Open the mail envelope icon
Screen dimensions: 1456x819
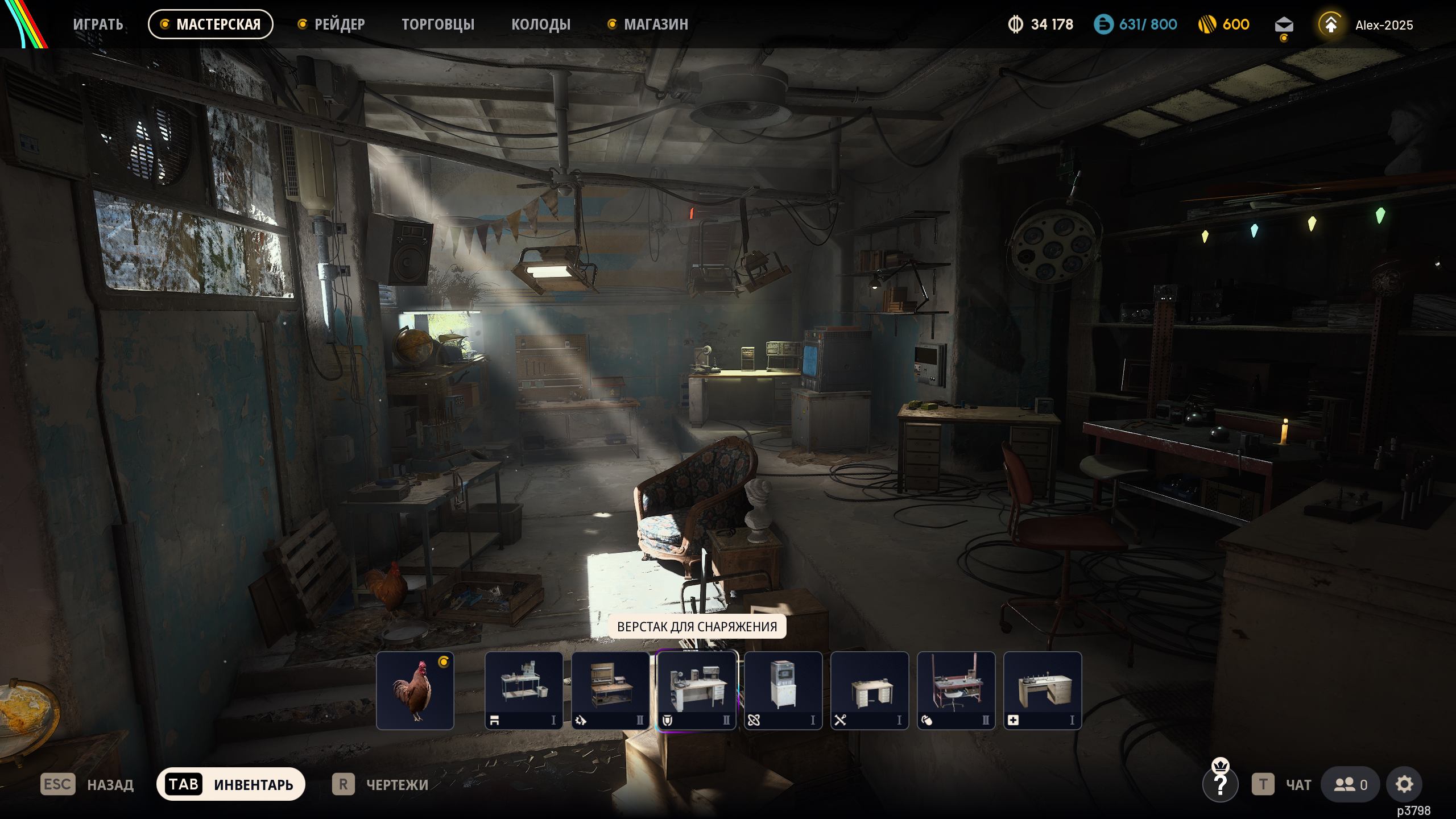(x=1284, y=25)
